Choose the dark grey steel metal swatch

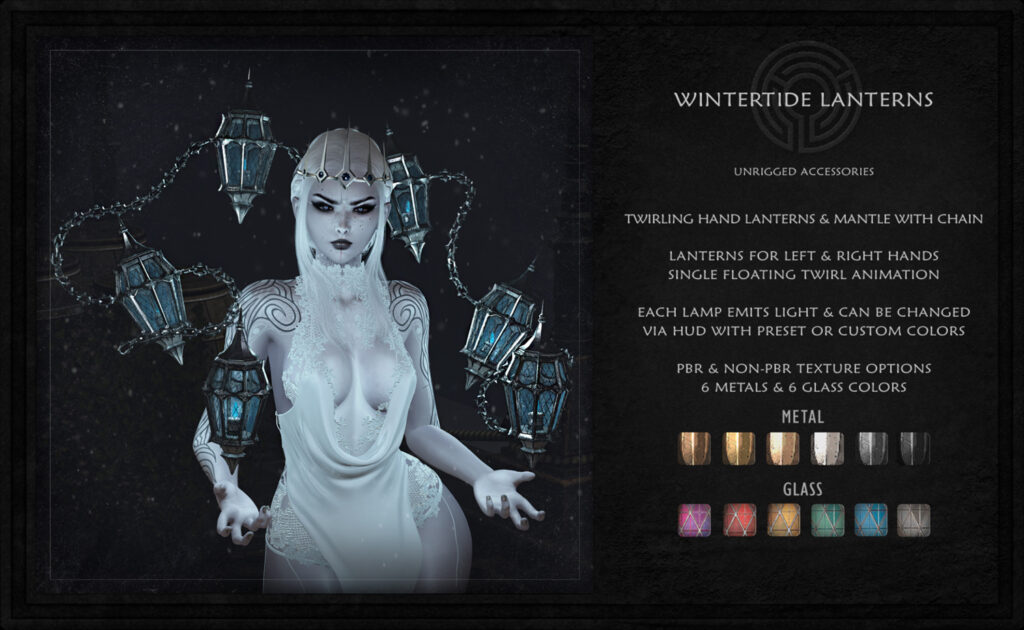click(871, 448)
